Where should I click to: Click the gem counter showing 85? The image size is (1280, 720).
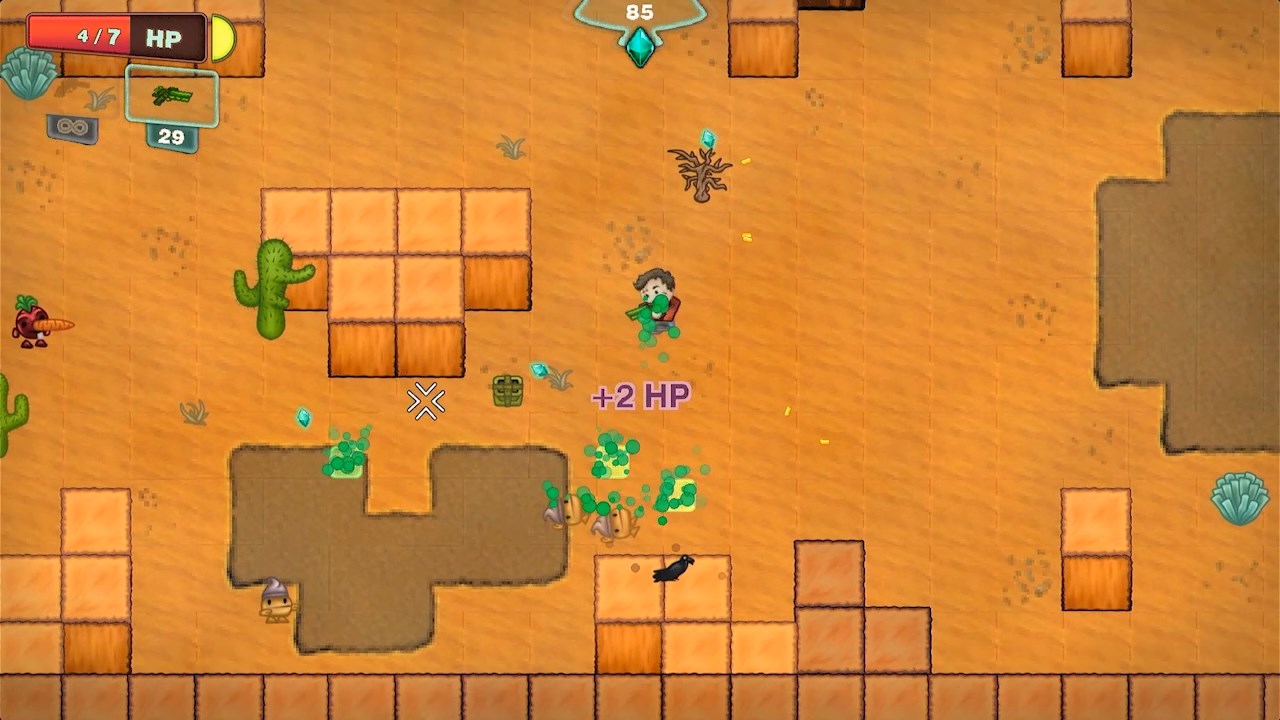(x=640, y=13)
